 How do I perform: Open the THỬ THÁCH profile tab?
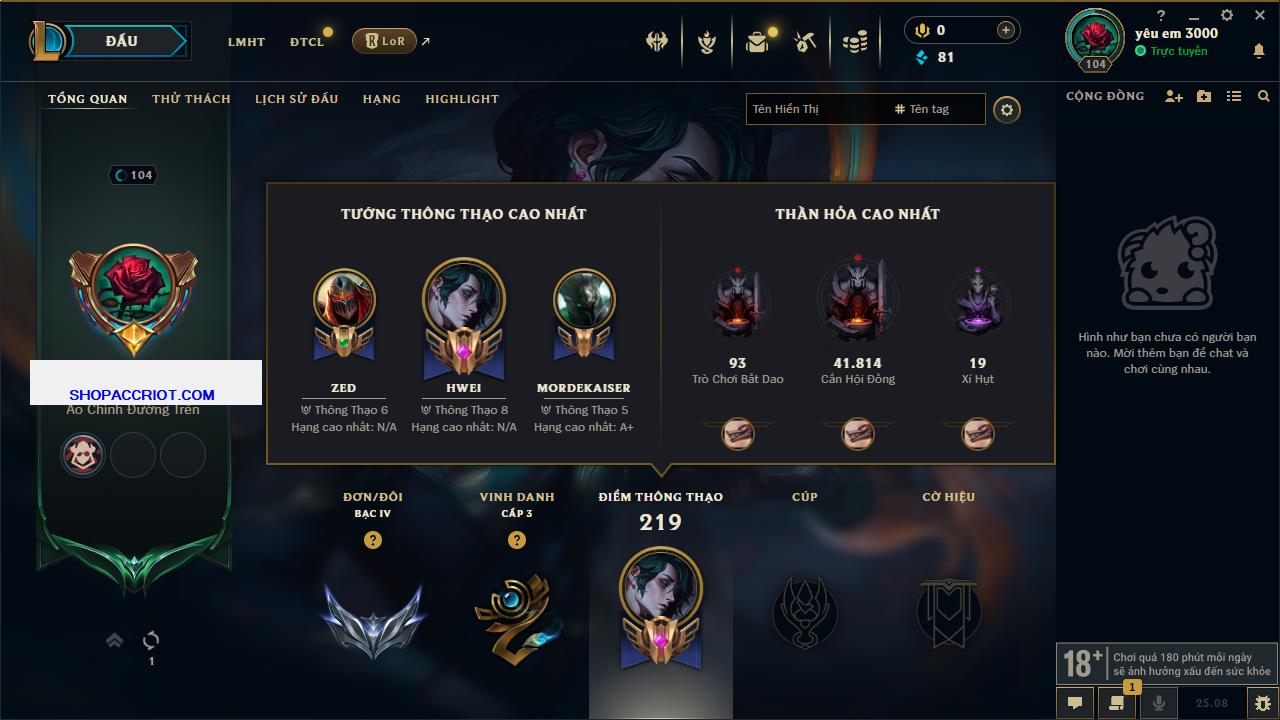191,99
